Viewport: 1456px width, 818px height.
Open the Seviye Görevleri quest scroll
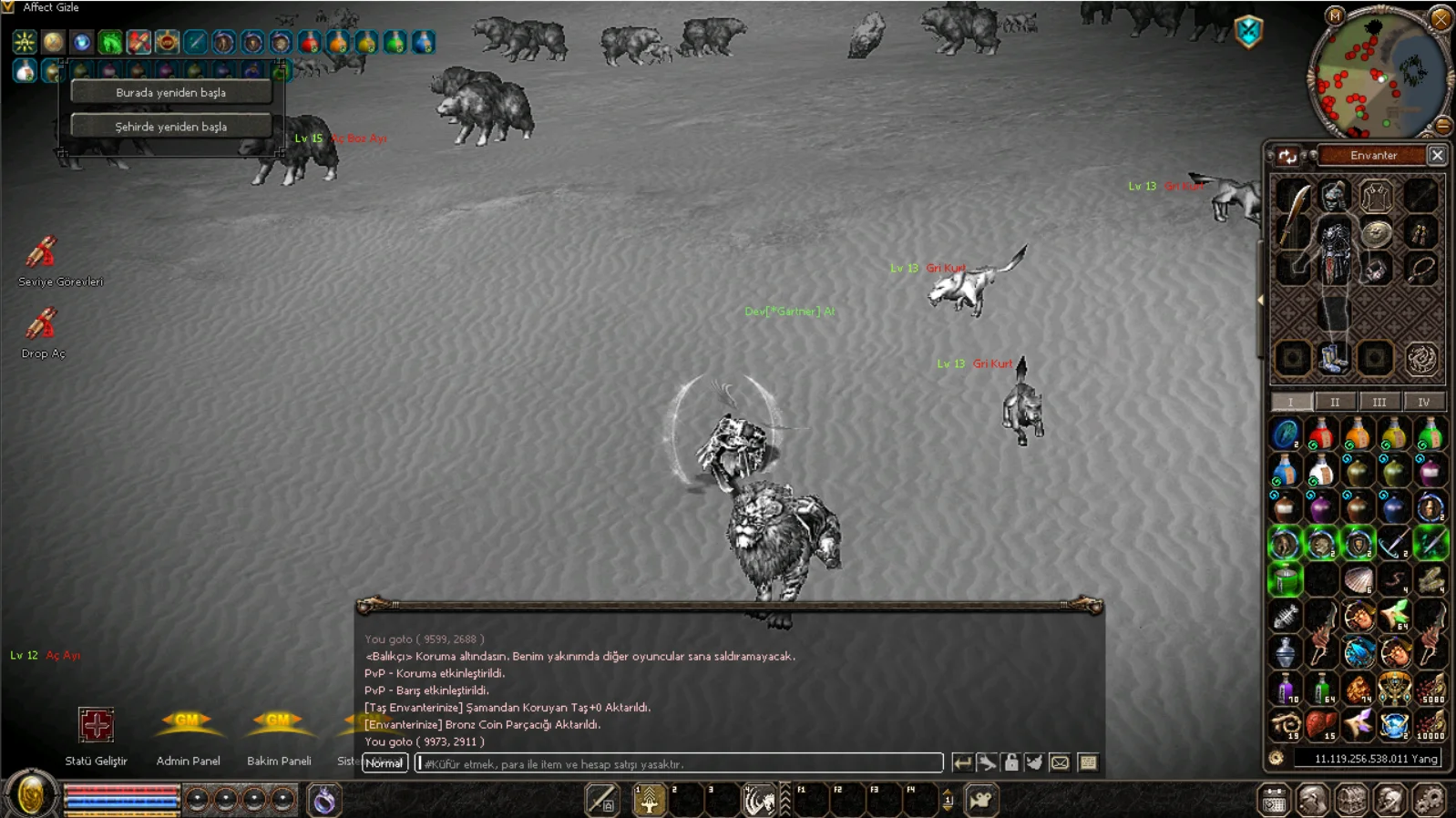(x=42, y=254)
